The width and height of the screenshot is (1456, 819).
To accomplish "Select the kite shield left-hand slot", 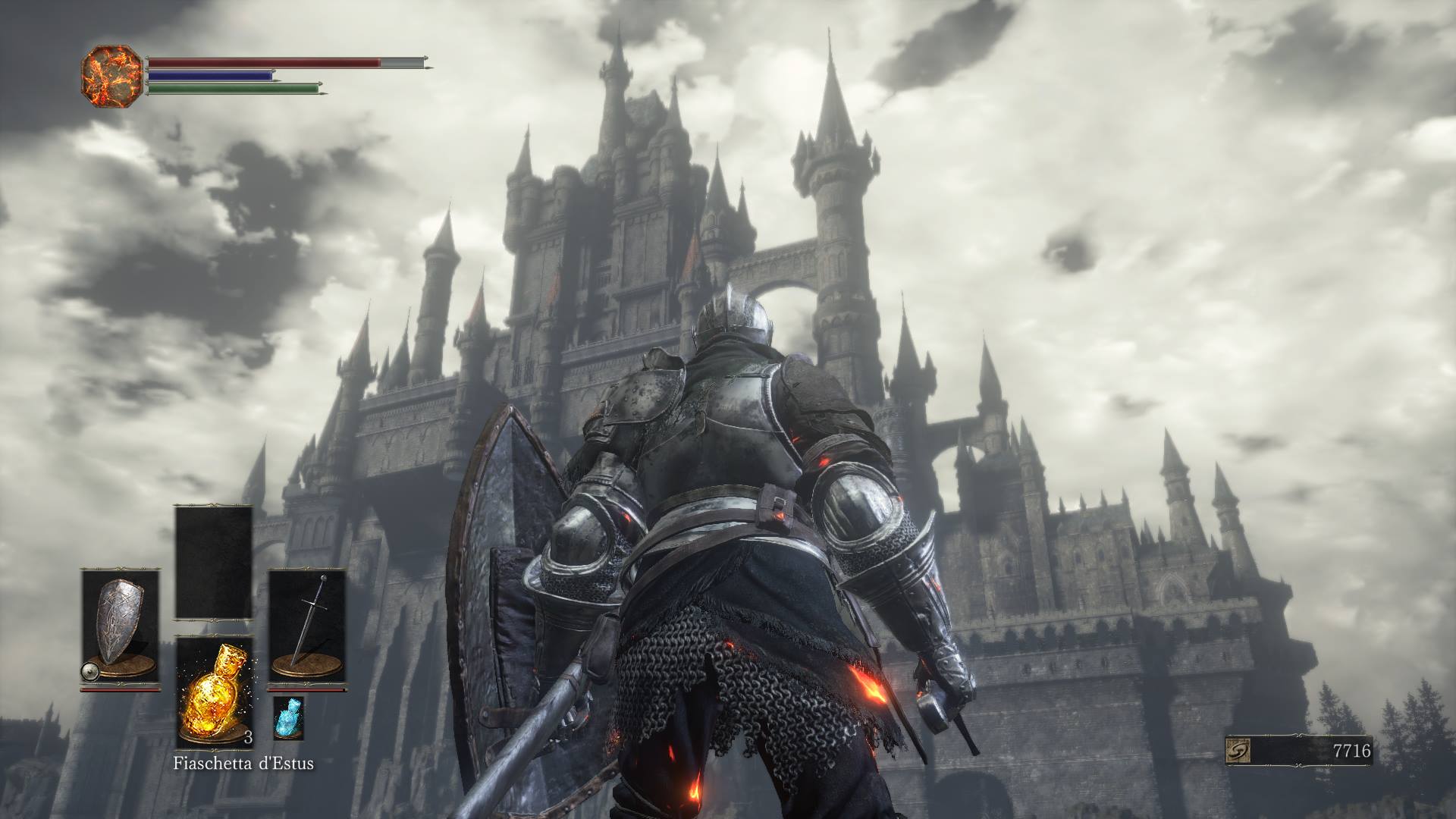I will point(120,628).
